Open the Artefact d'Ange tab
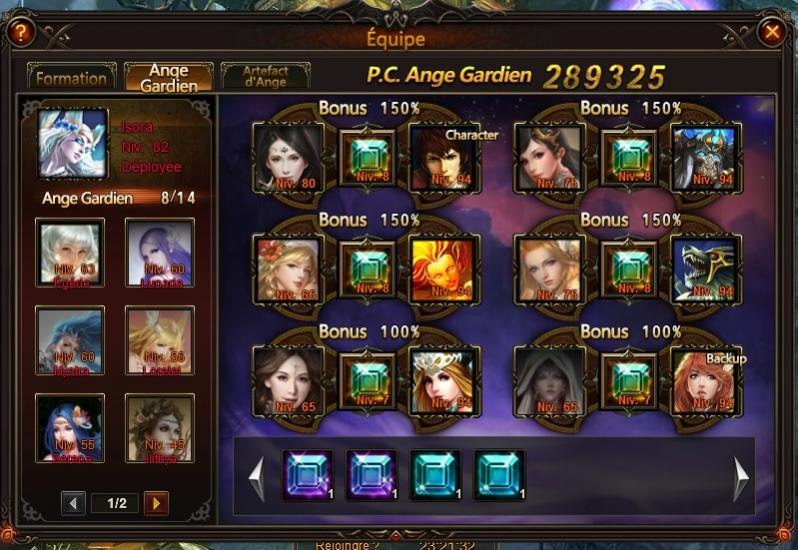Viewport: 798px width, 550px height. pyautogui.click(x=265, y=78)
